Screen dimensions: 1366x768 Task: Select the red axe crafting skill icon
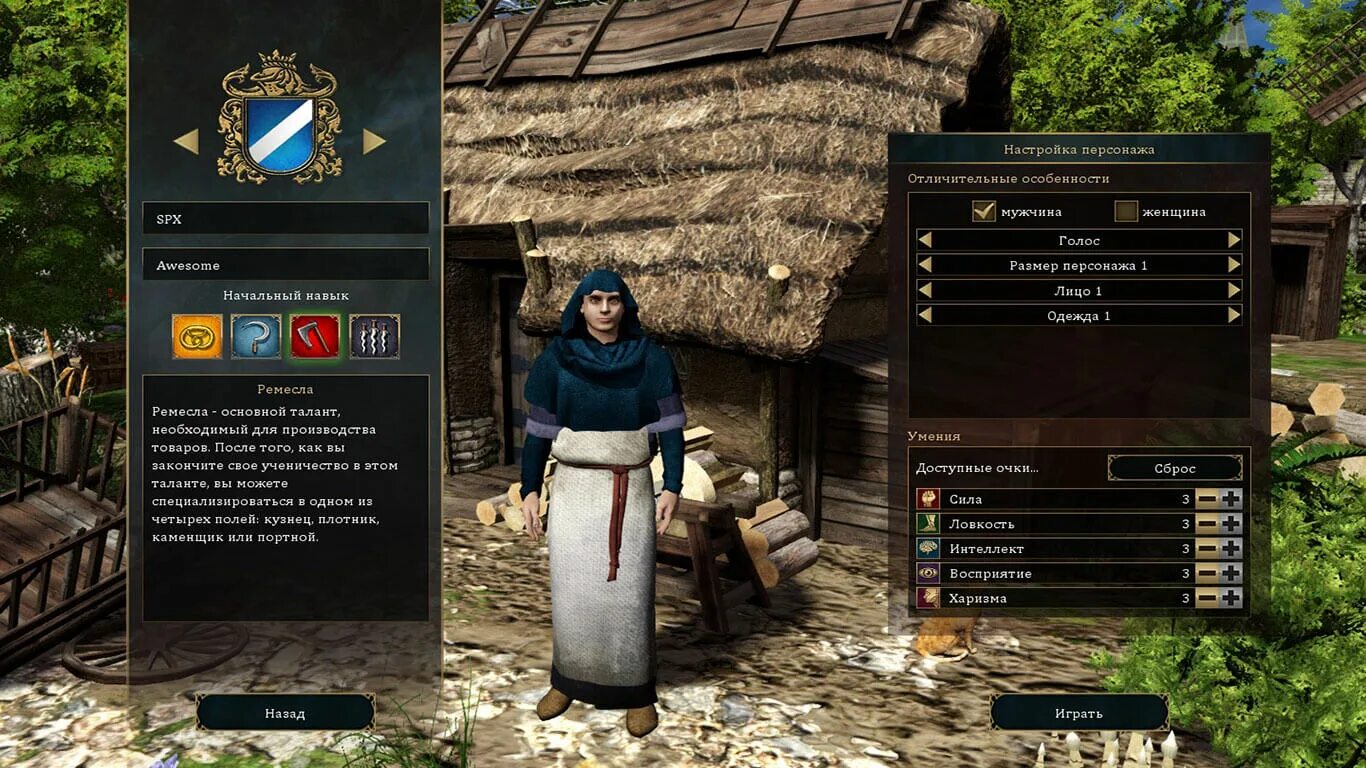(x=315, y=336)
